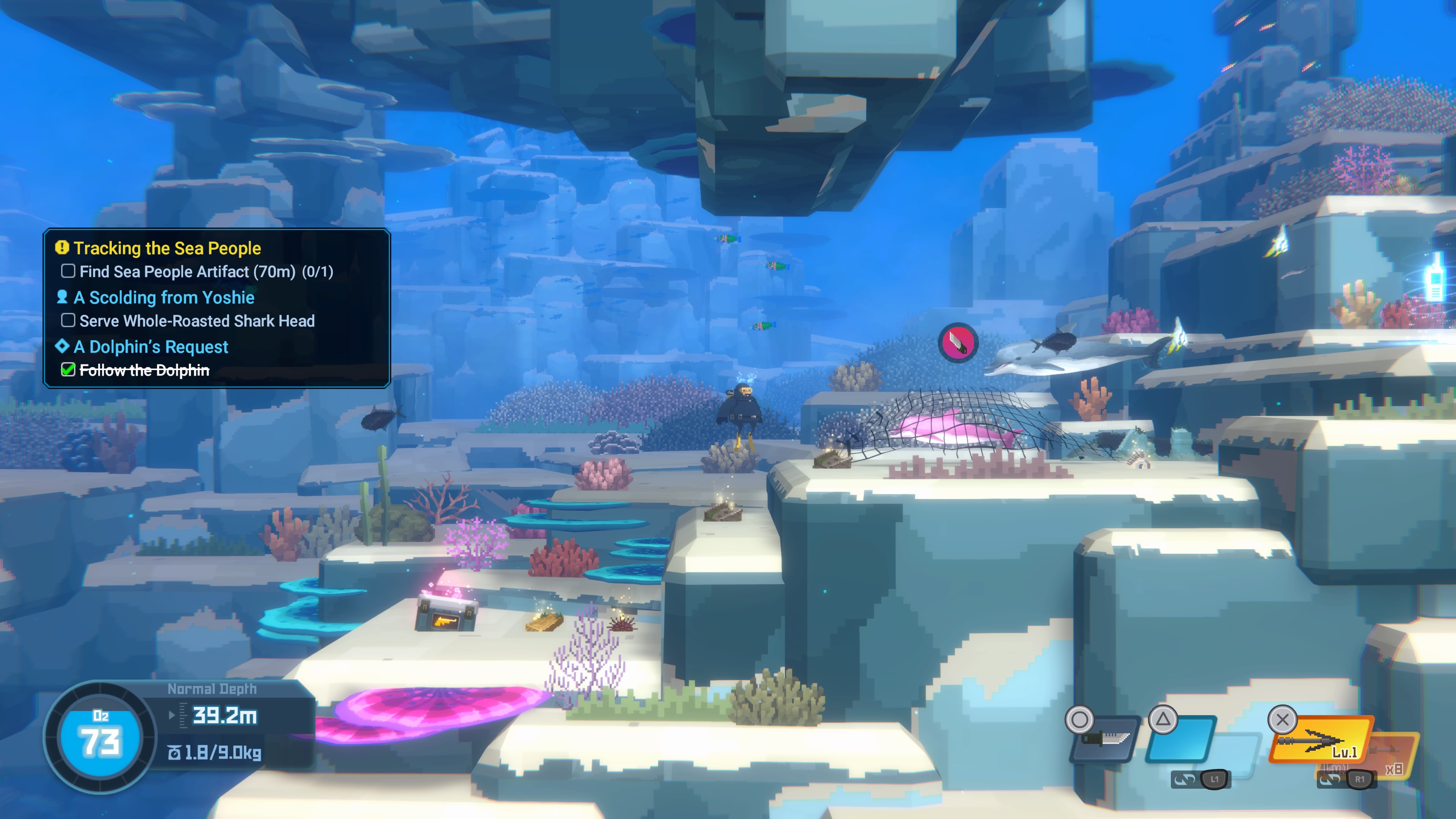The width and height of the screenshot is (1456, 819).
Task: Open the Tracking the Sea People quest
Action: coord(167,248)
